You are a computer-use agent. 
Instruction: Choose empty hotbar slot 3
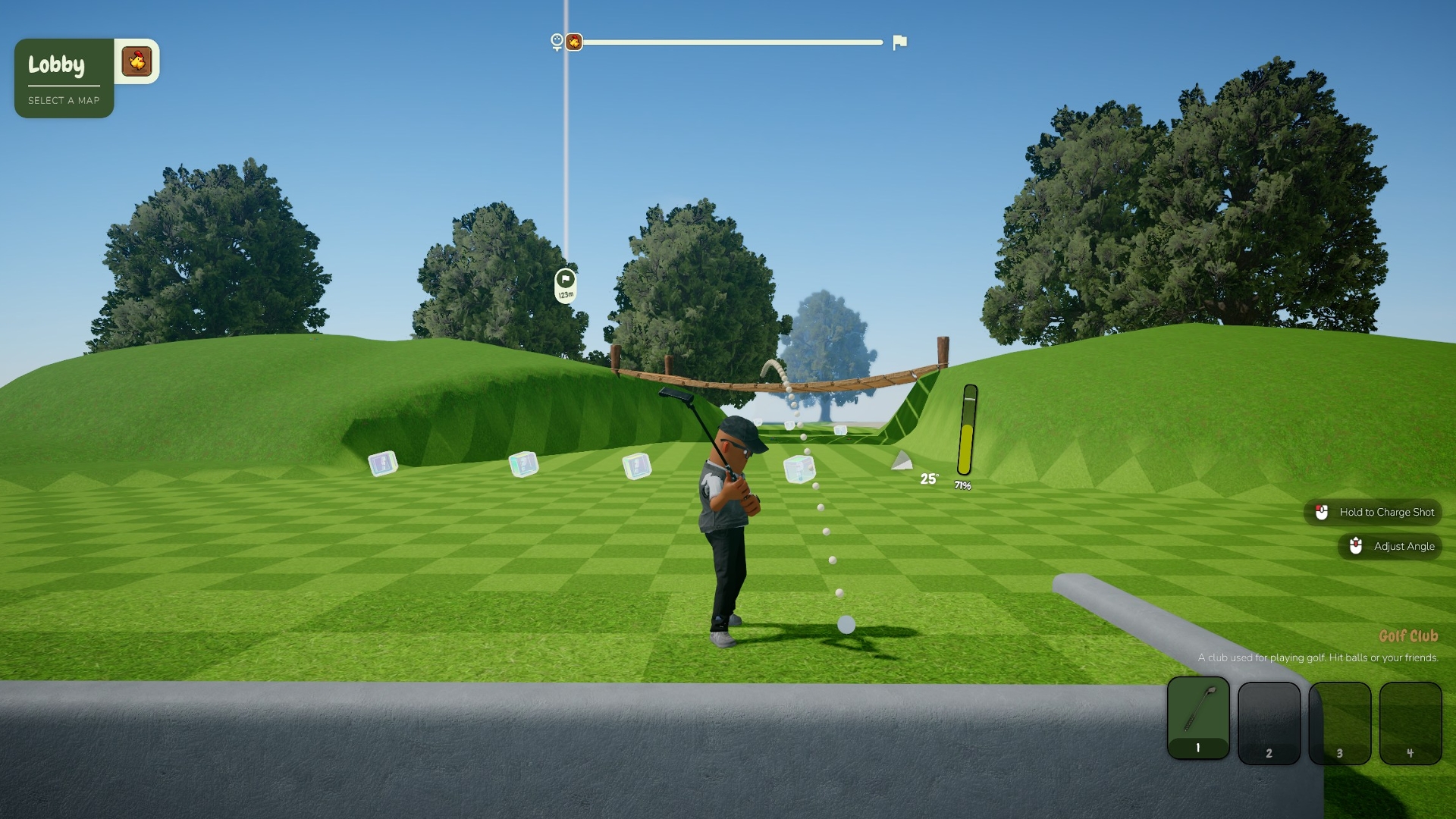1339,723
